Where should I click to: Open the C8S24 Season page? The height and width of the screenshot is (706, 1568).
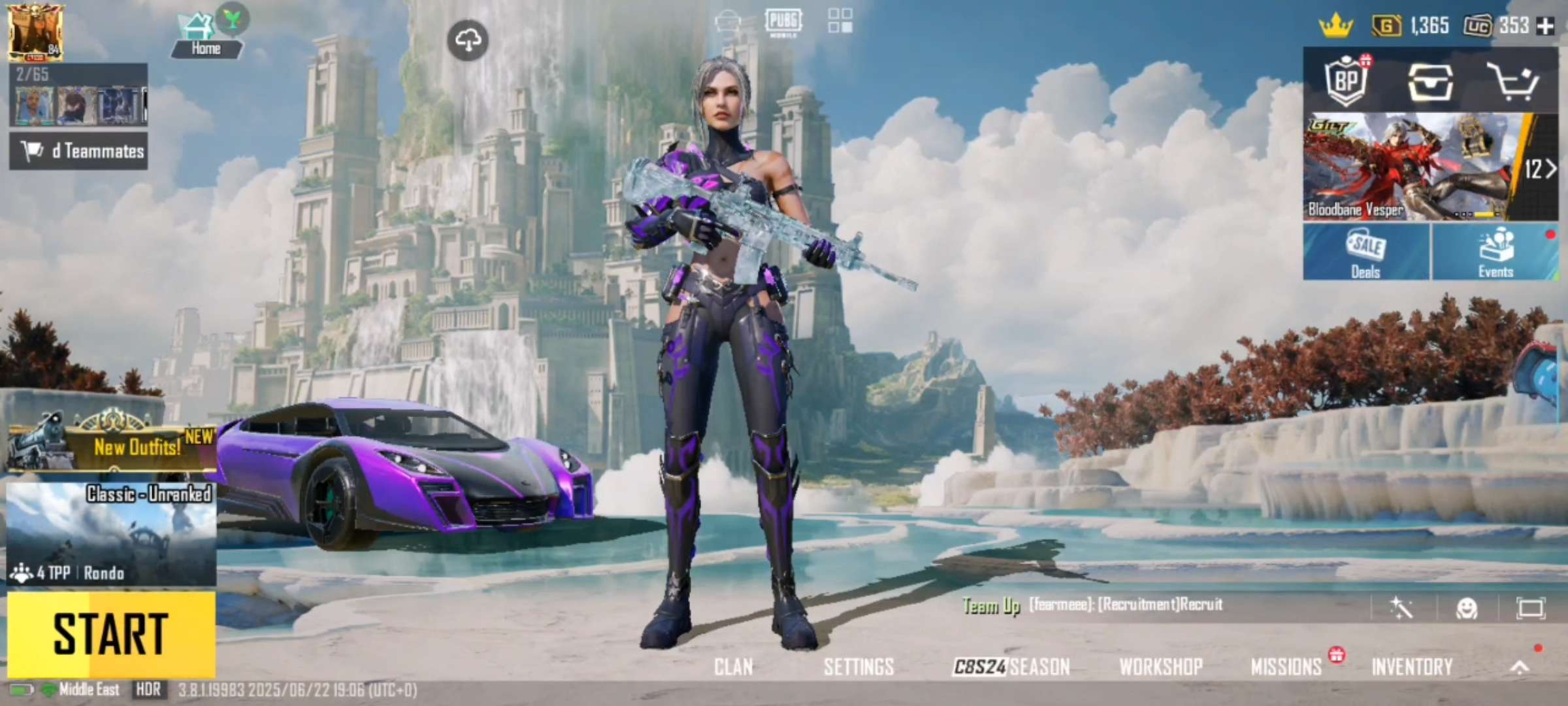click(1011, 667)
